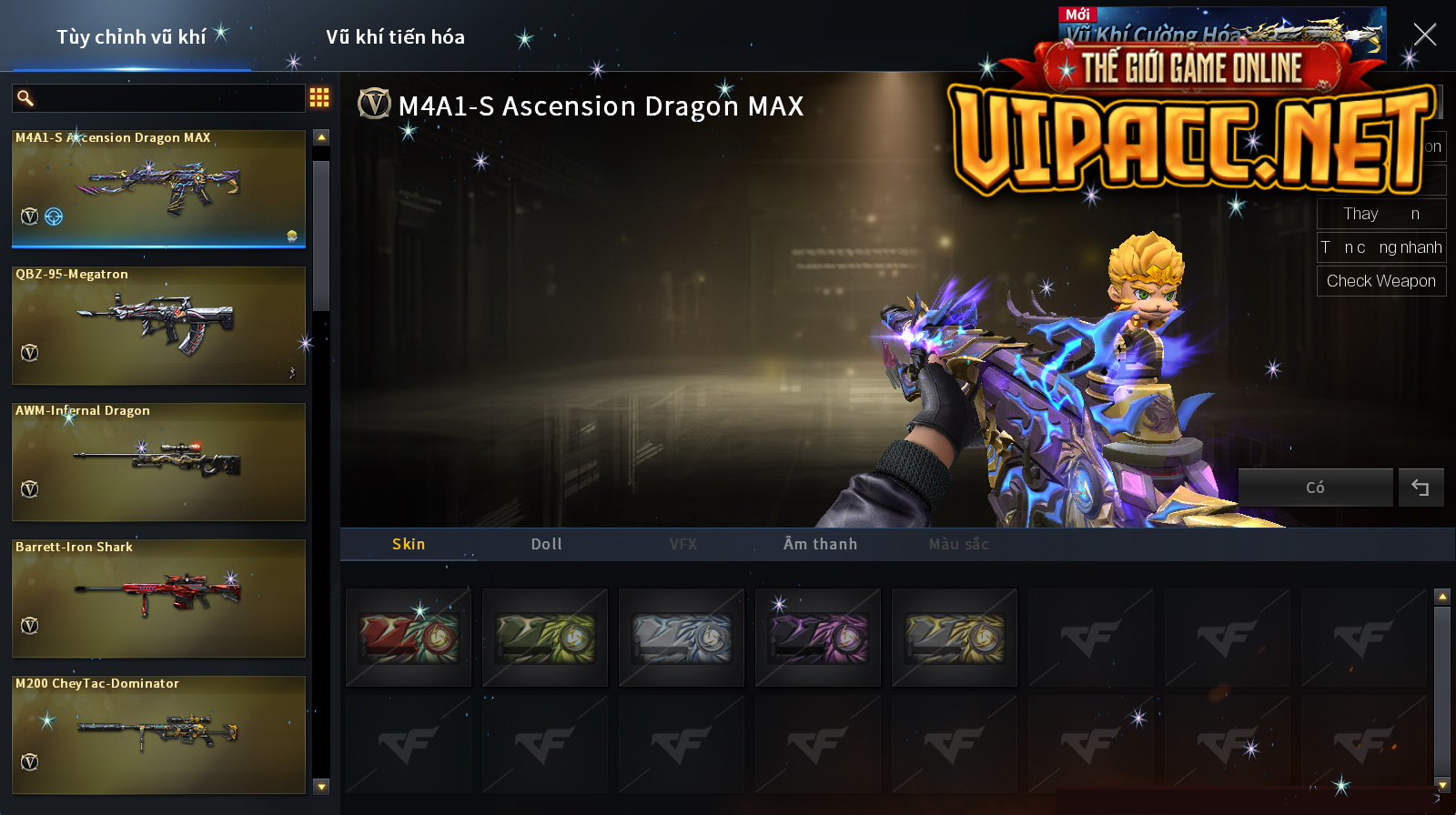Open the Âm thanh tab
The height and width of the screenshot is (815, 1456).
point(820,544)
